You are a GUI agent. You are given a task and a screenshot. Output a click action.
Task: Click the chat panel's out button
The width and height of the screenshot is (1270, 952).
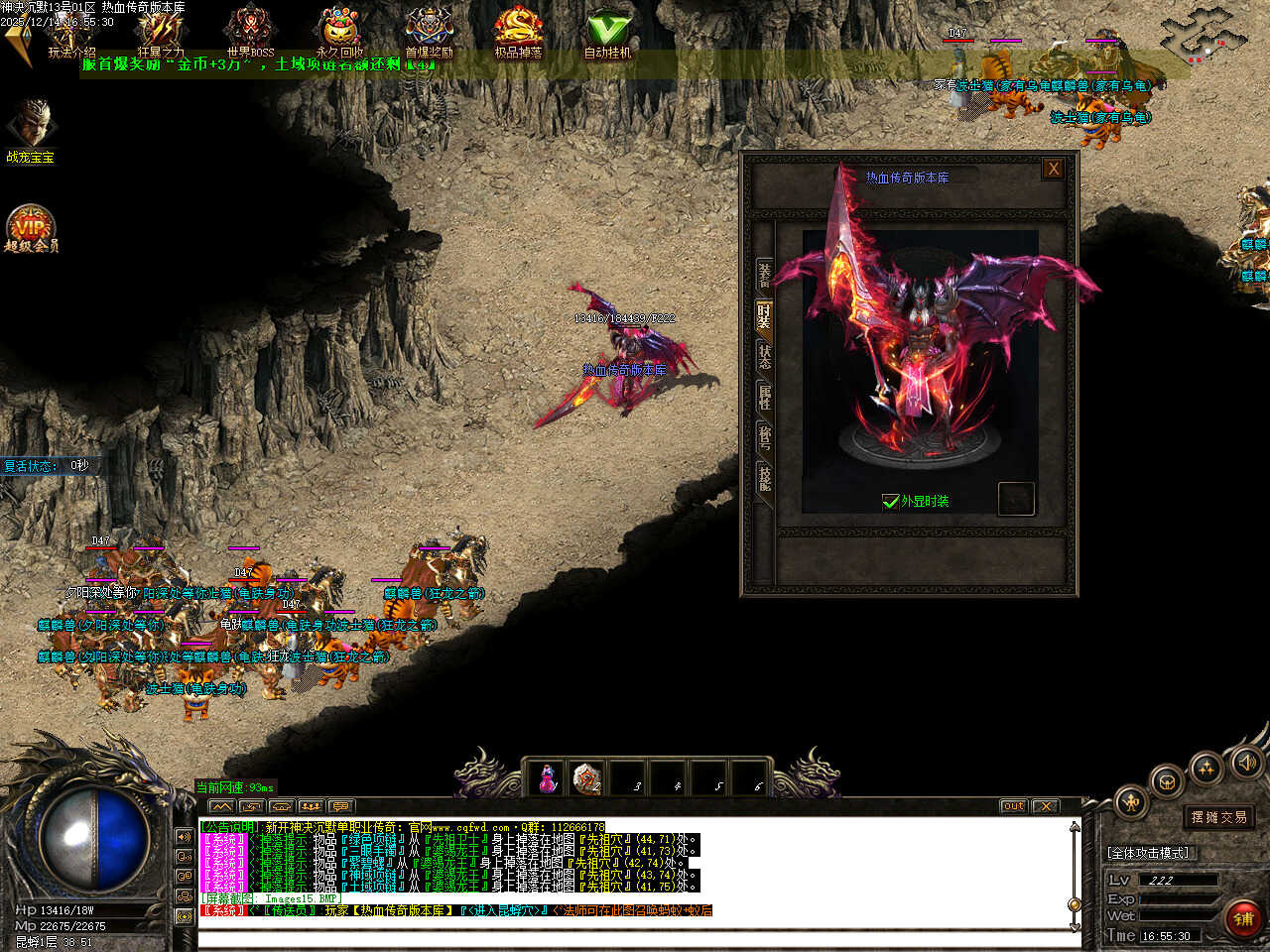[1013, 806]
